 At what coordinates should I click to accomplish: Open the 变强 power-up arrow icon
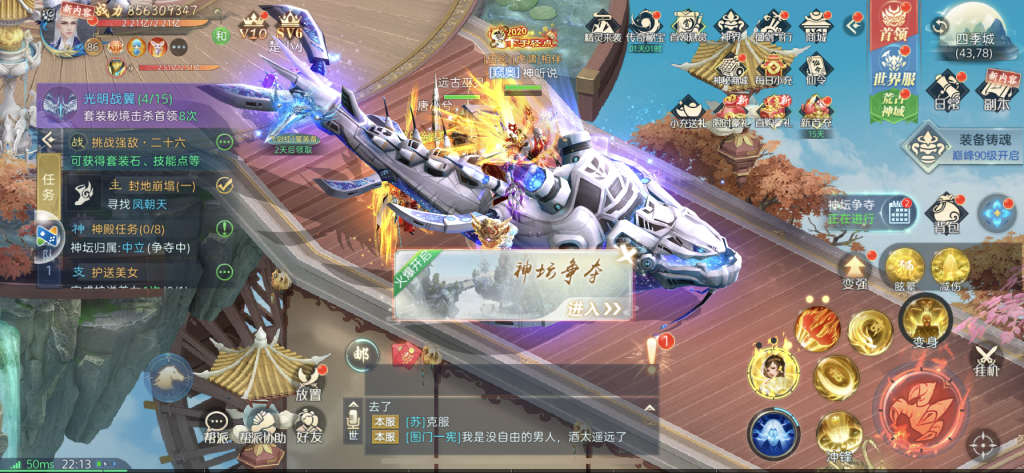click(854, 267)
